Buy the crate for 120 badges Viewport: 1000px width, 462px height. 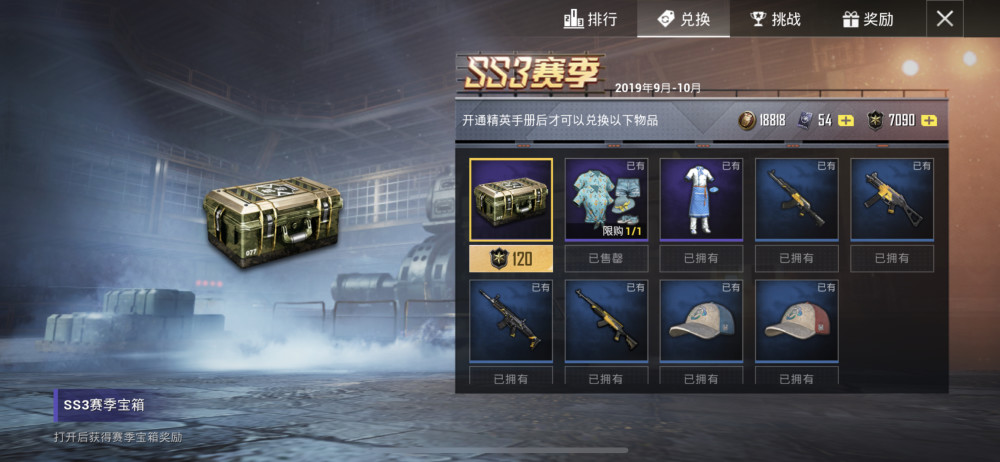tap(511, 259)
